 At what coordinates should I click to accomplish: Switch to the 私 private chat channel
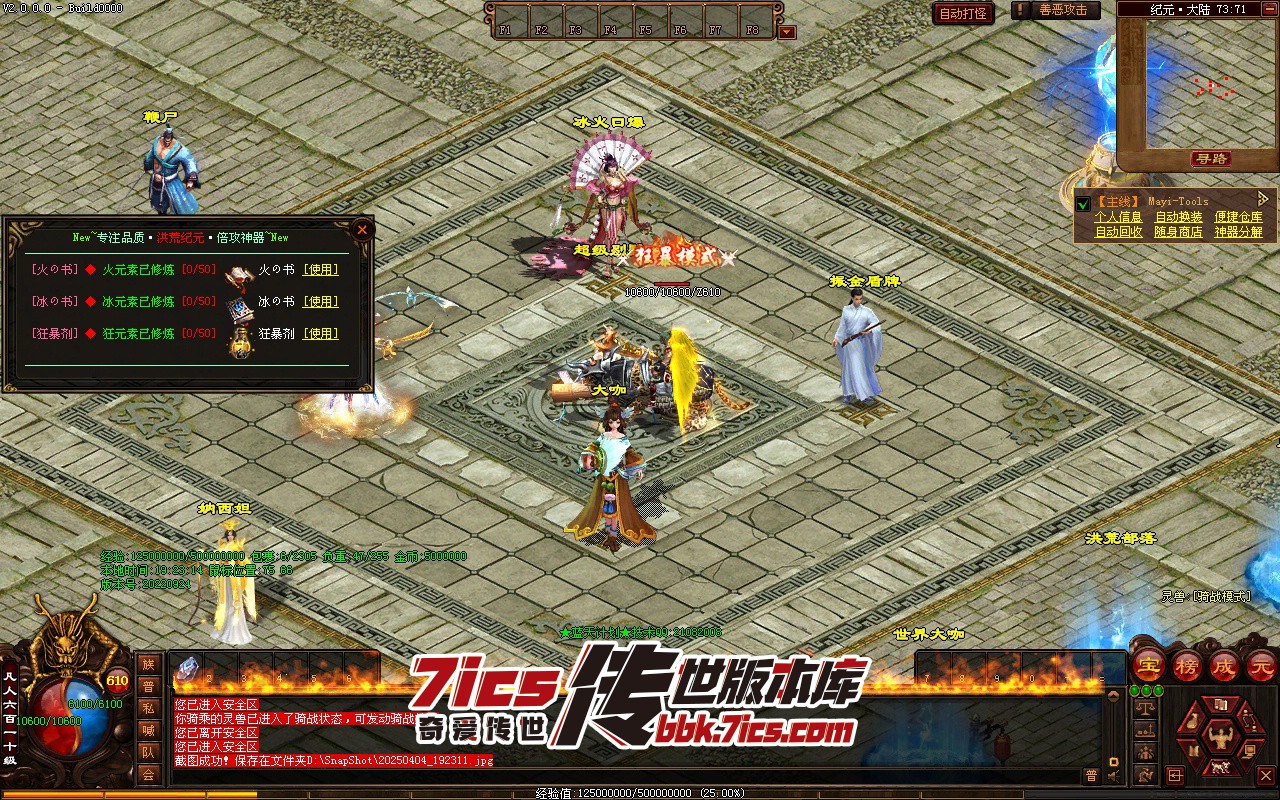tap(148, 708)
